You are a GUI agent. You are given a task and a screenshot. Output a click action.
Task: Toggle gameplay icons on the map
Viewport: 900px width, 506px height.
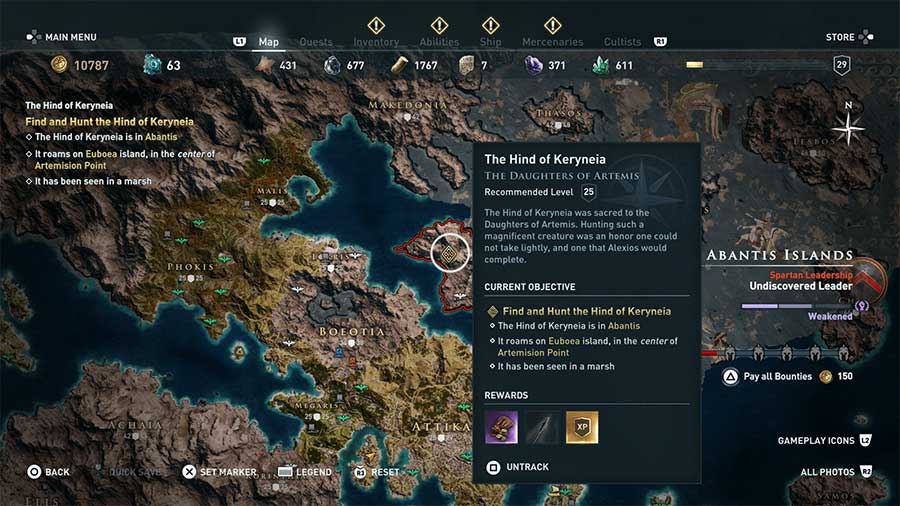pos(824,440)
